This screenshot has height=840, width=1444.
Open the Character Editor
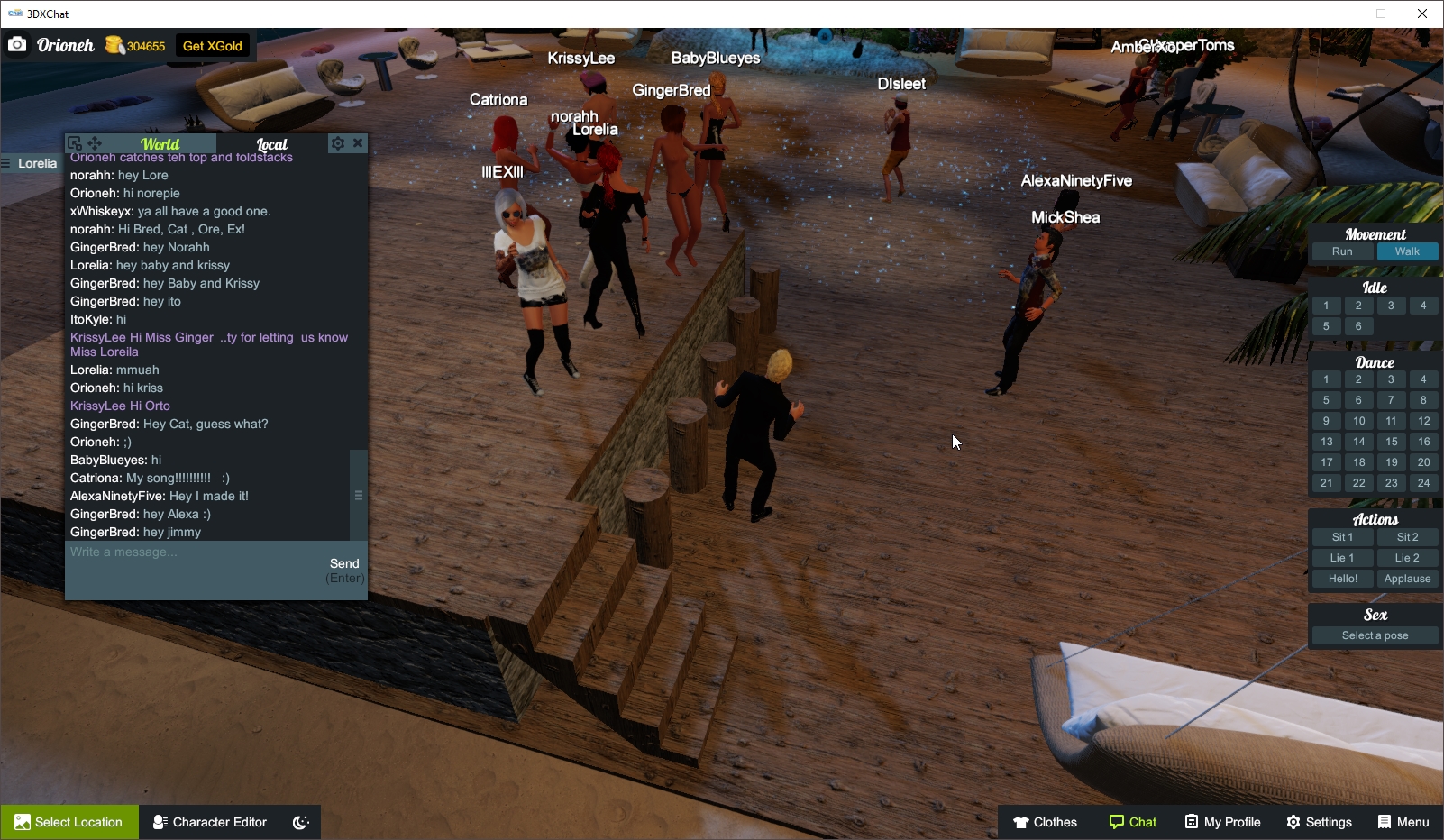209,822
